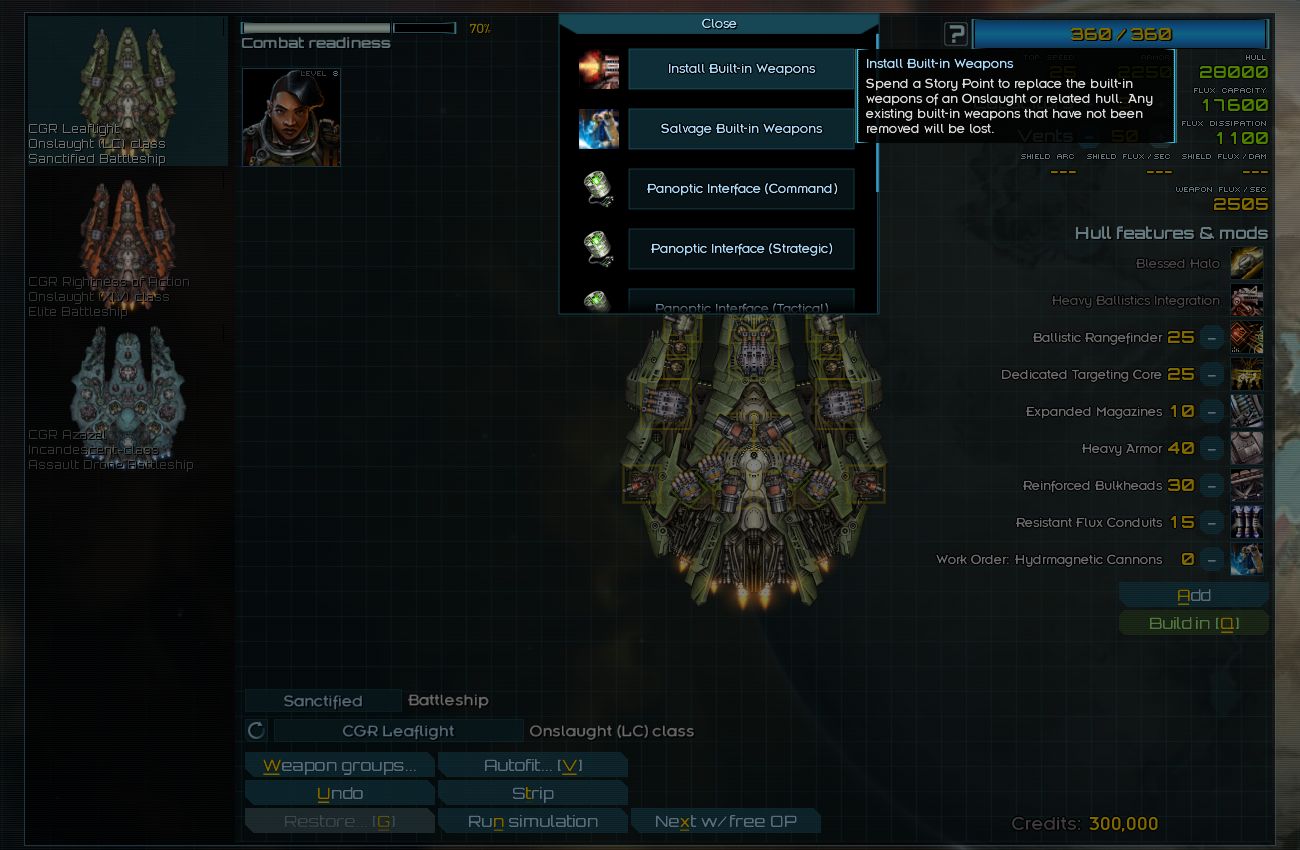Open the officer portrait
The width and height of the screenshot is (1300, 850).
pyautogui.click(x=291, y=117)
